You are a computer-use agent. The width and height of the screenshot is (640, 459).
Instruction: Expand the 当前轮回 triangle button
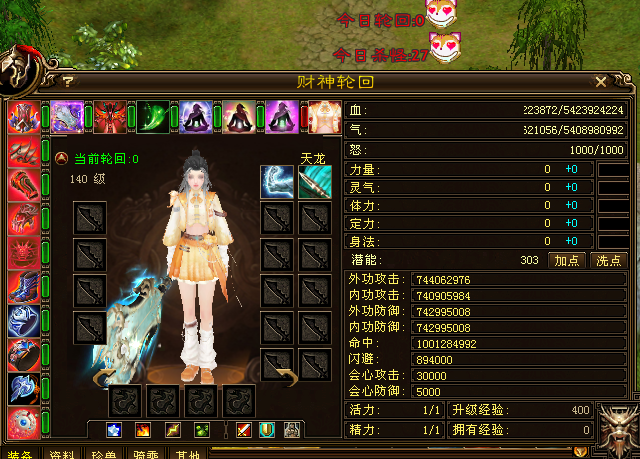(x=61, y=158)
